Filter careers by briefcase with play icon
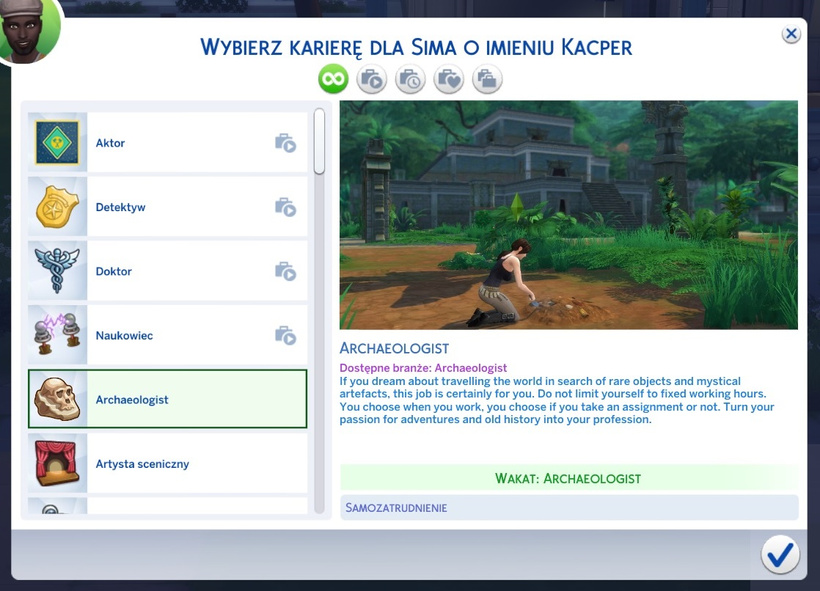Viewport: 820px width, 591px height. [x=372, y=79]
